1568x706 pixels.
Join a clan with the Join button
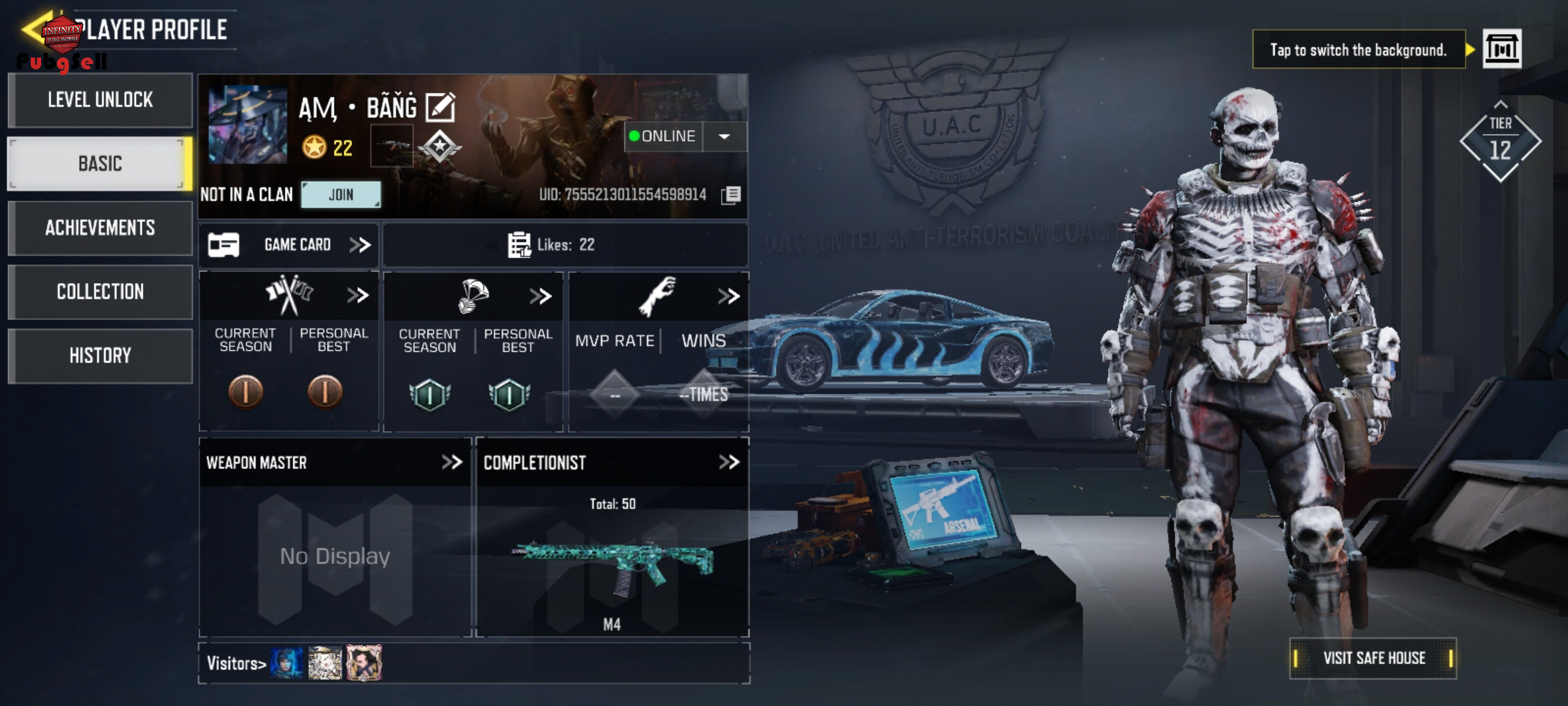(340, 195)
